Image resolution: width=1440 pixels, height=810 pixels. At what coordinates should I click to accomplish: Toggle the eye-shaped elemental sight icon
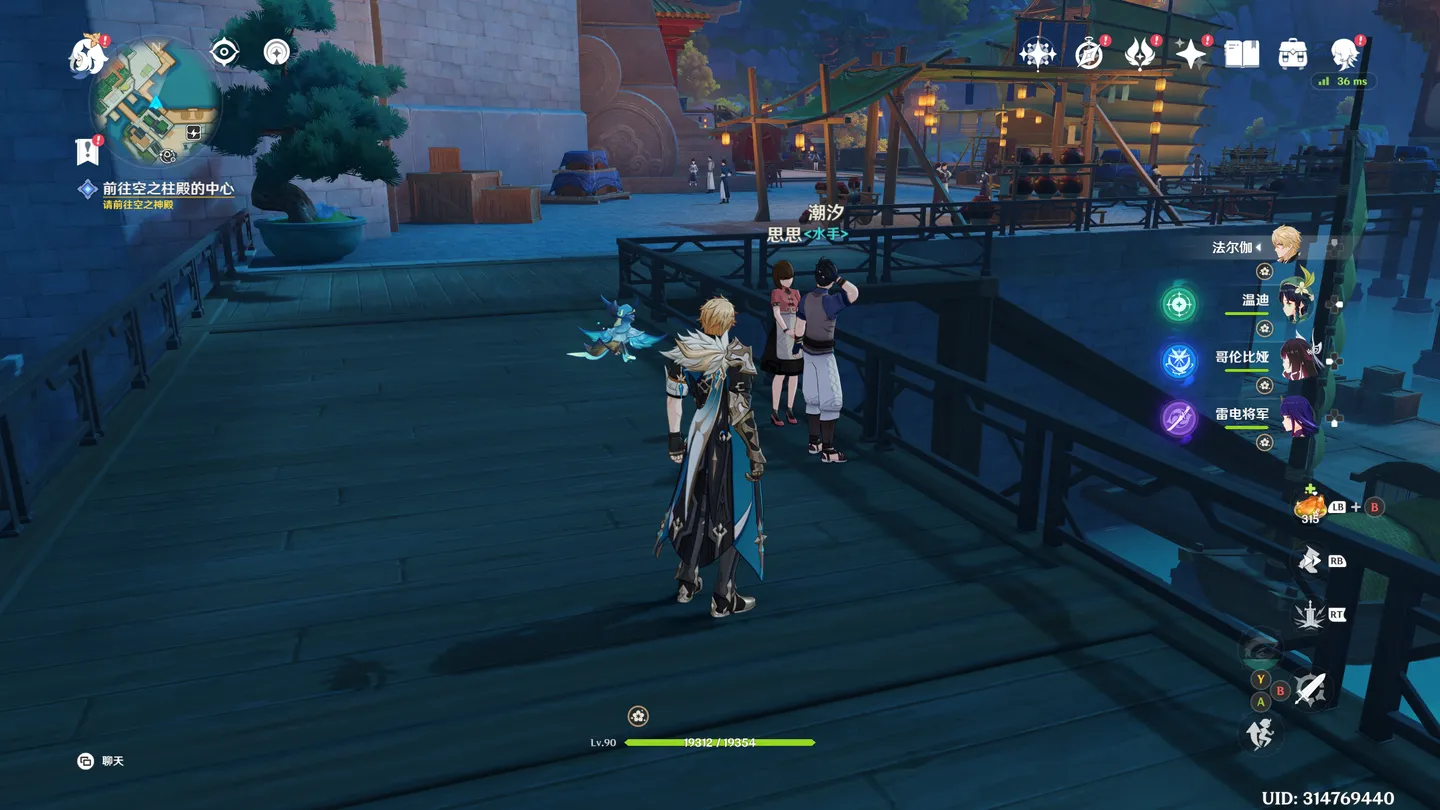[x=224, y=52]
